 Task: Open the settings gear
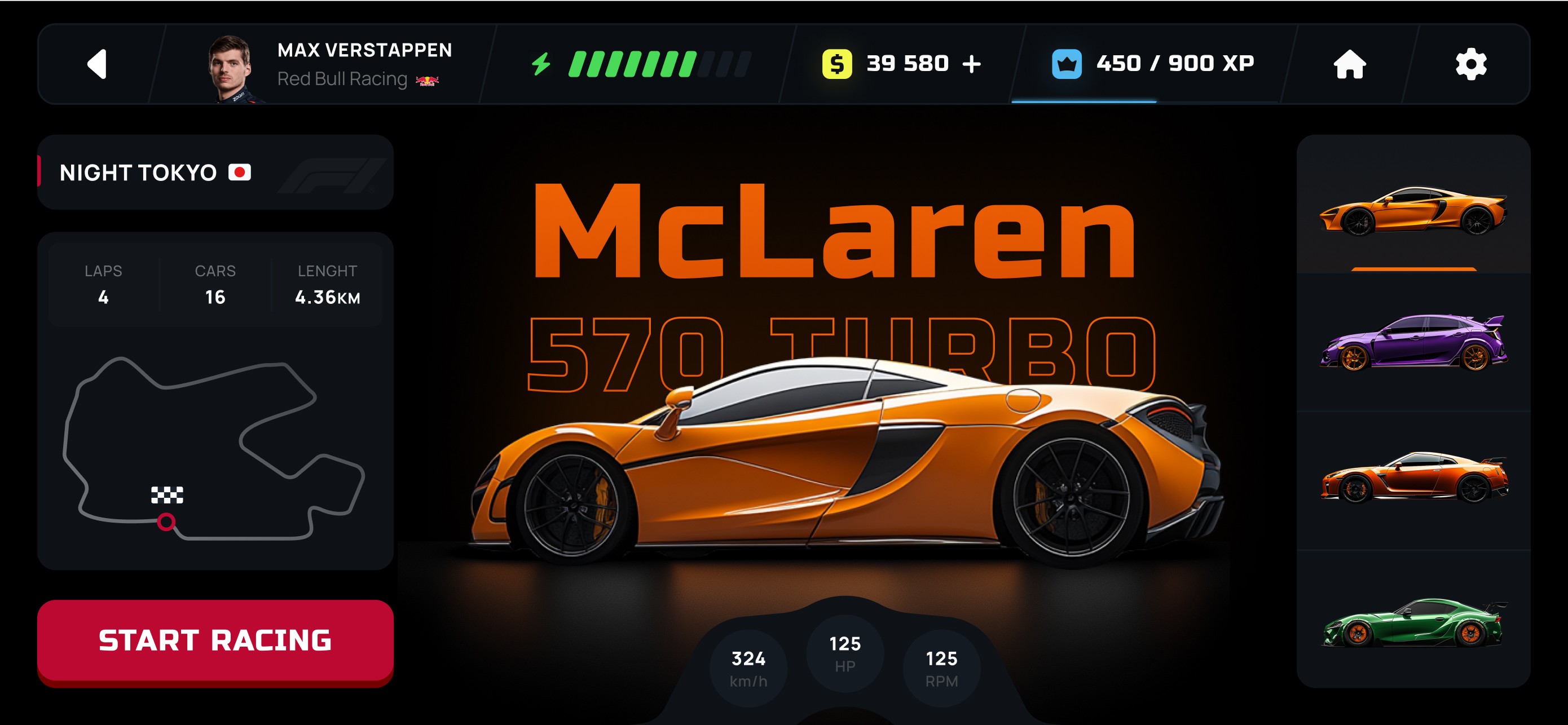point(1470,64)
